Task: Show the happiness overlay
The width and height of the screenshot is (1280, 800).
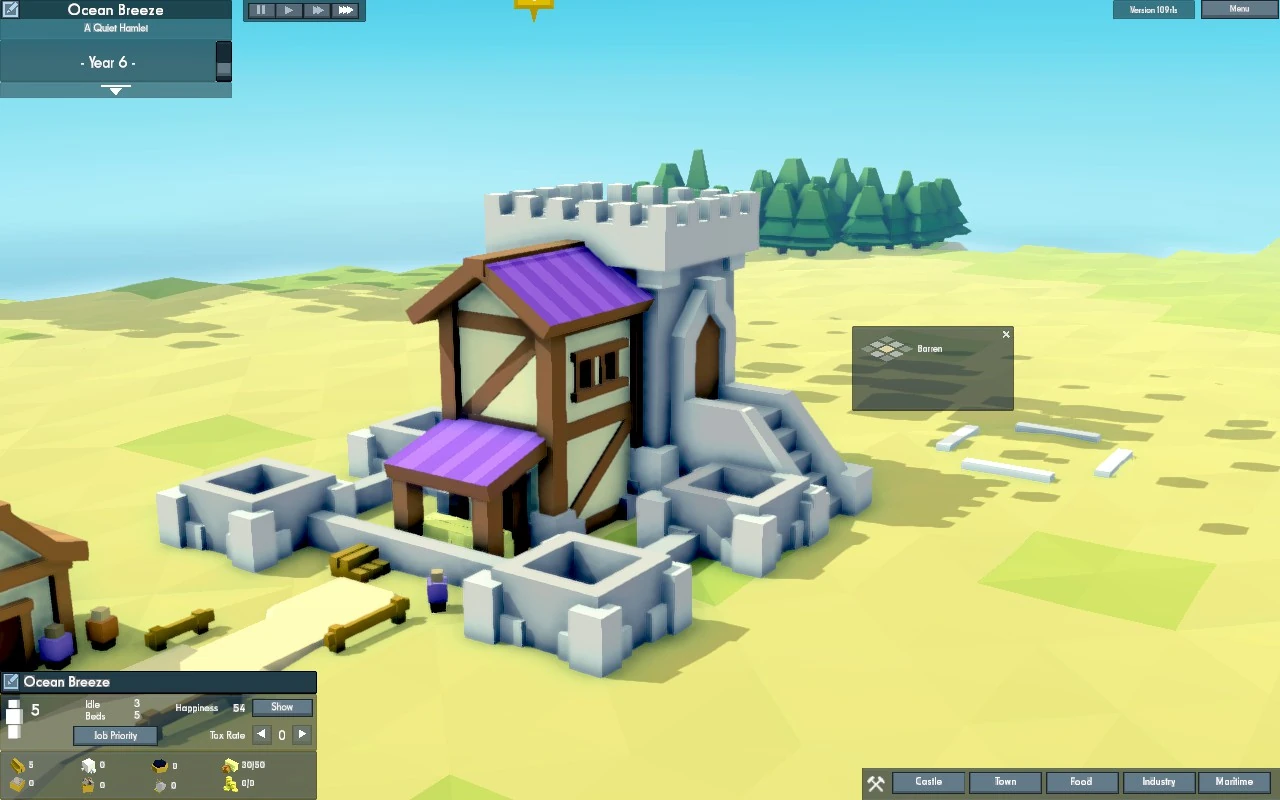Action: 282,707
